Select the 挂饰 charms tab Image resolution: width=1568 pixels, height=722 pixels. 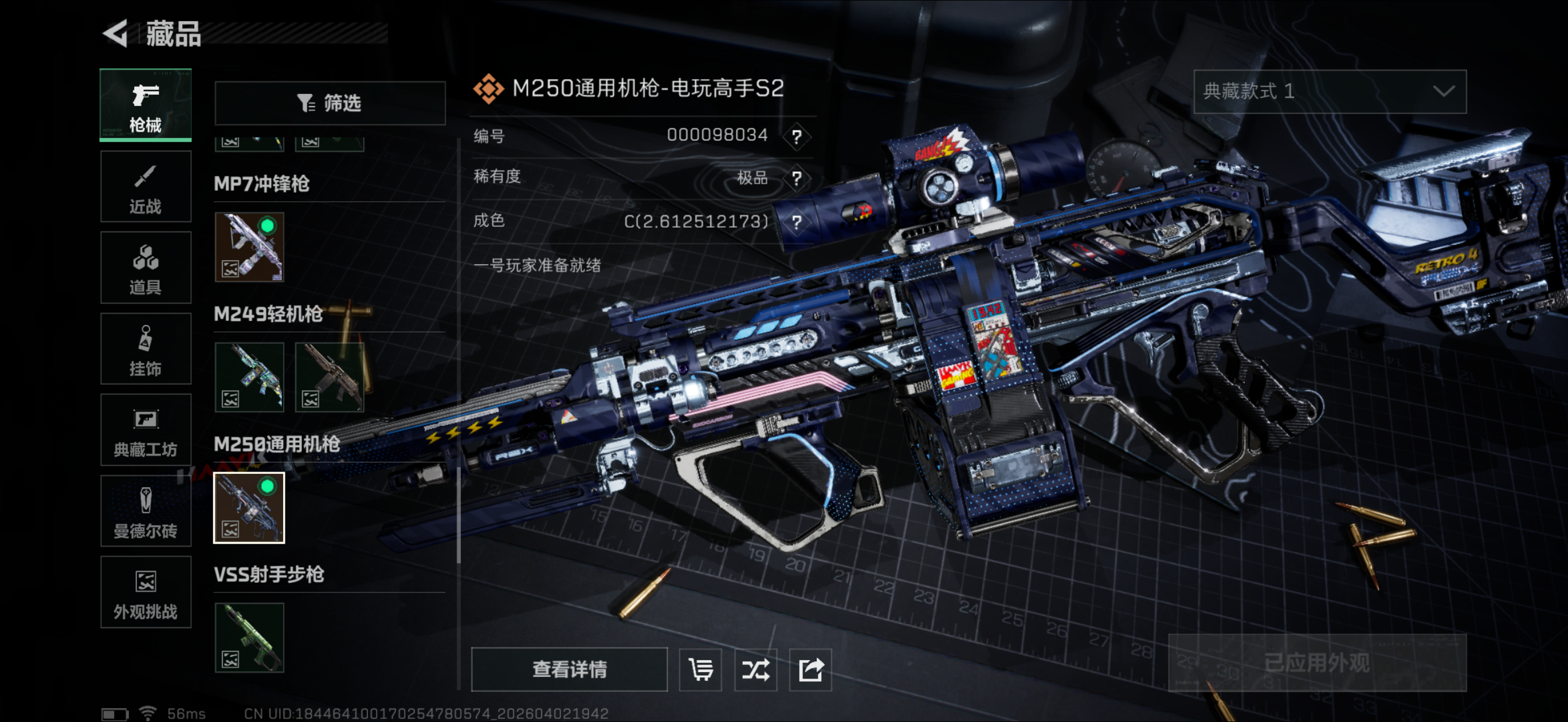pyautogui.click(x=146, y=349)
